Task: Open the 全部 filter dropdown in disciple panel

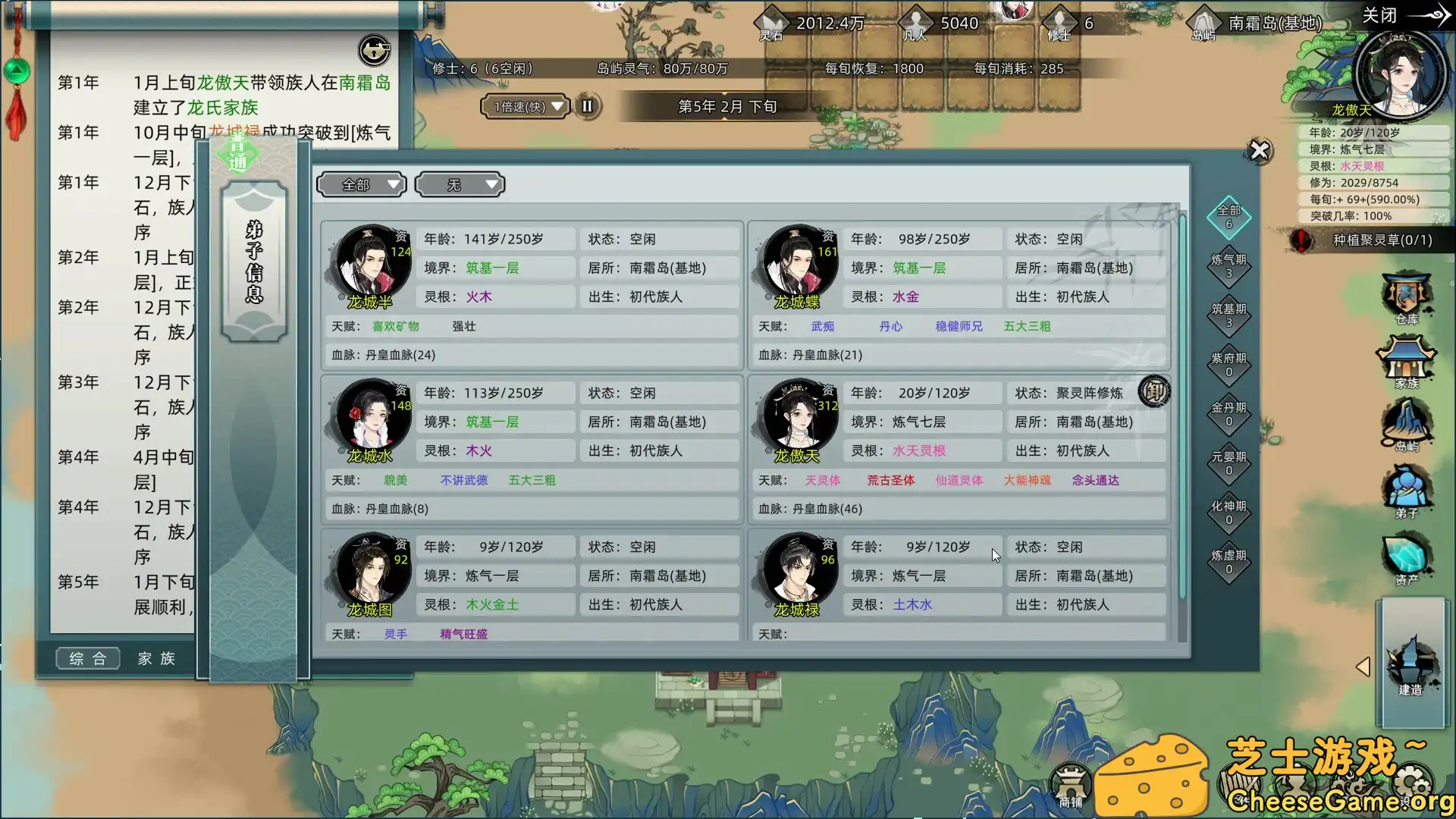Action: click(x=362, y=184)
